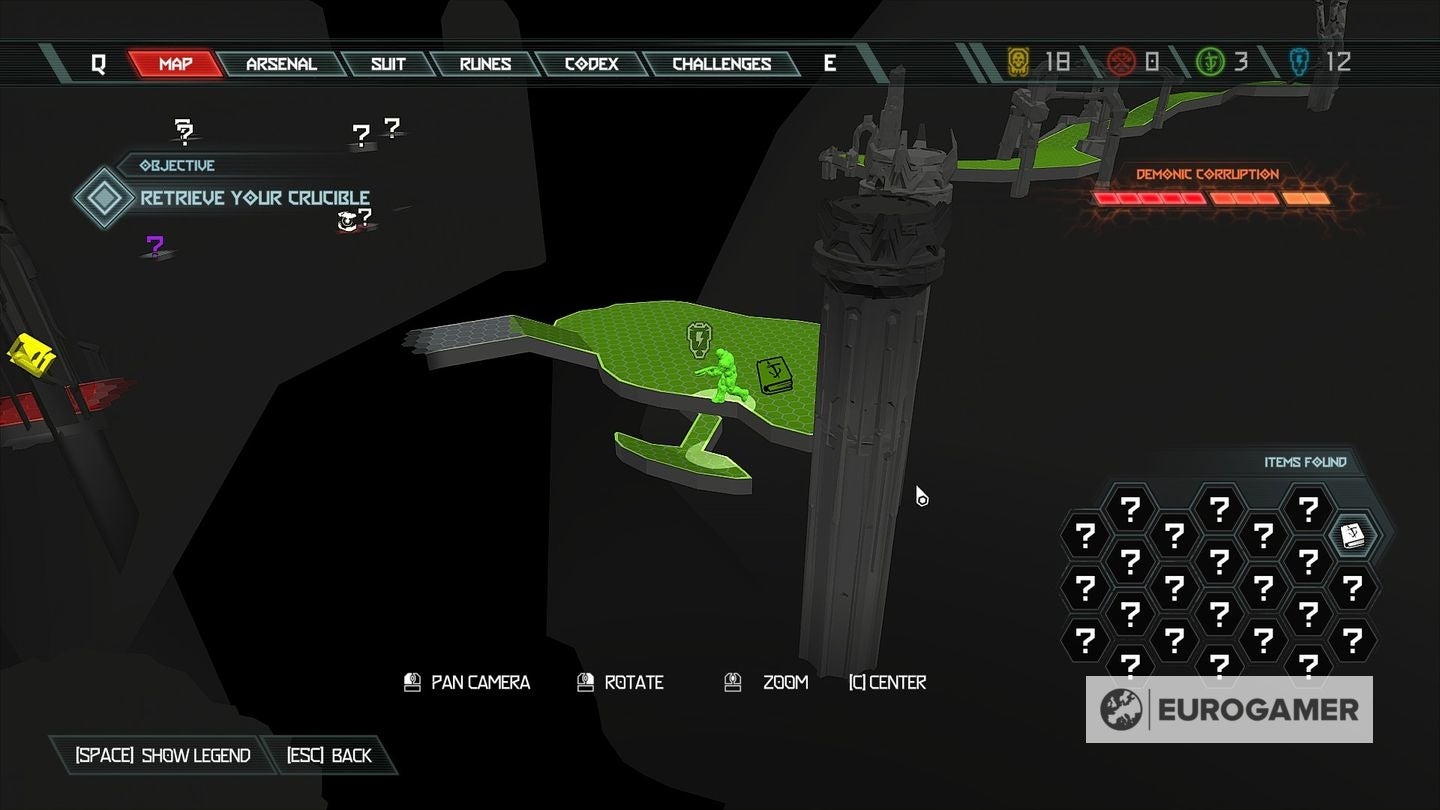This screenshot has height=810, width=1440.
Task: Click the codex book marker on map
Action: (x=773, y=375)
